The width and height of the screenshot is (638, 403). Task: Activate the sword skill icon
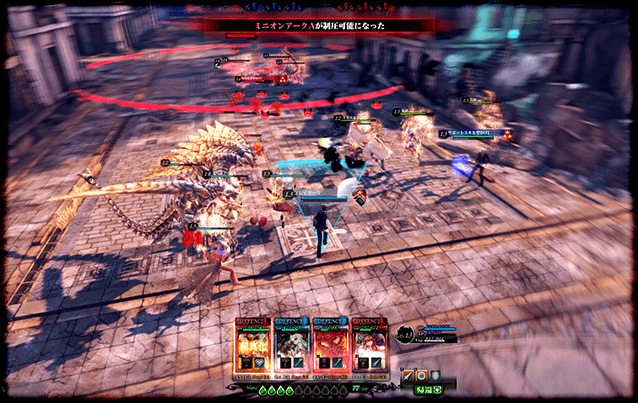409,374
